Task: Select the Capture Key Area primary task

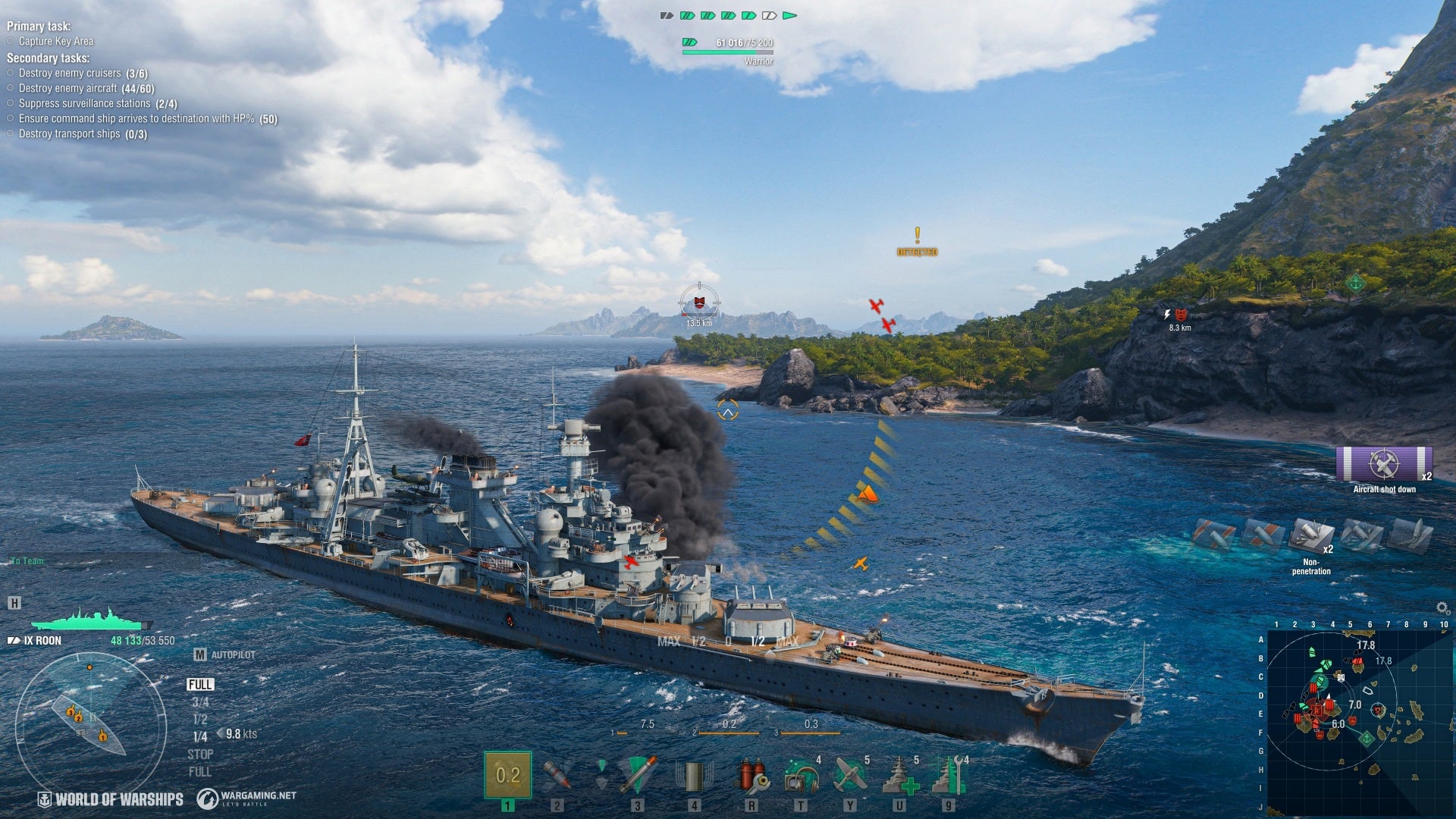Action: point(56,42)
